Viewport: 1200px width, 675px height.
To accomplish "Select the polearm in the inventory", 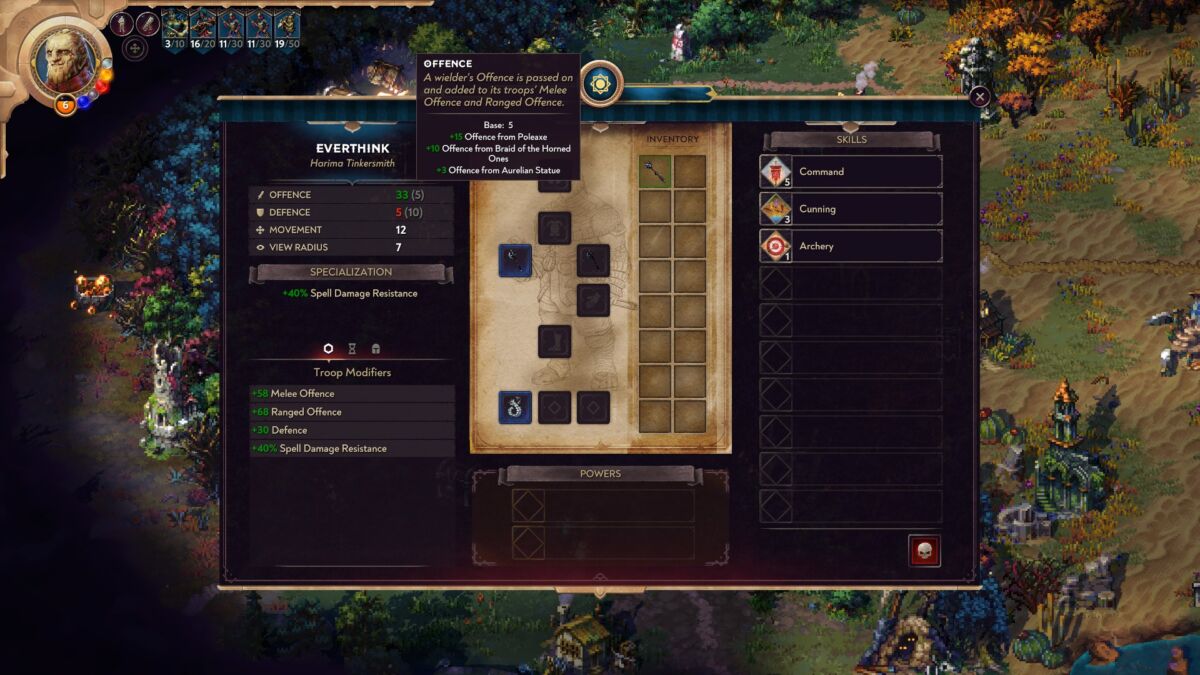I will [655, 171].
